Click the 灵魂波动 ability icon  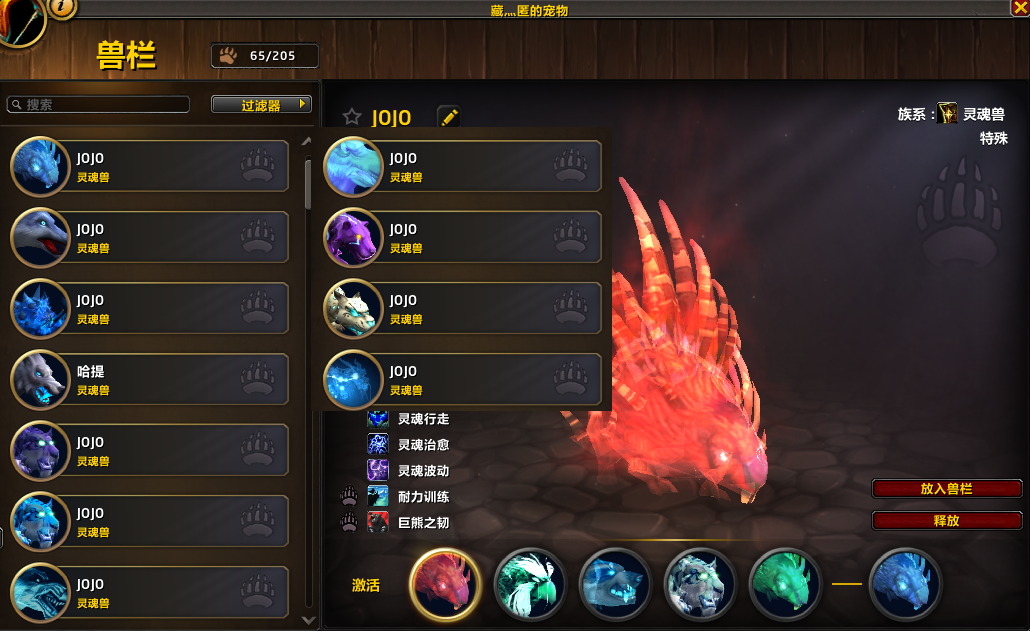click(x=378, y=470)
